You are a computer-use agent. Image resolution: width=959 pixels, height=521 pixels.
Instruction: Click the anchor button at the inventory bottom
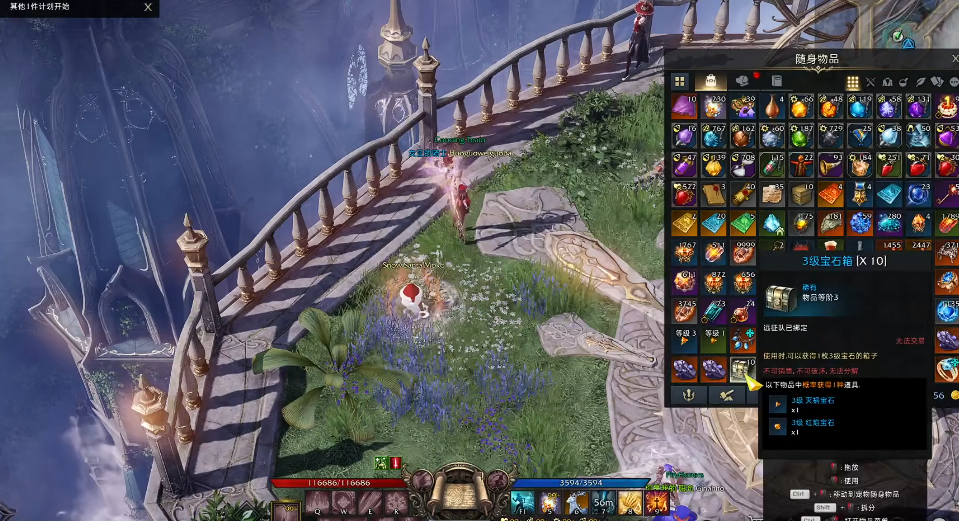[688, 396]
